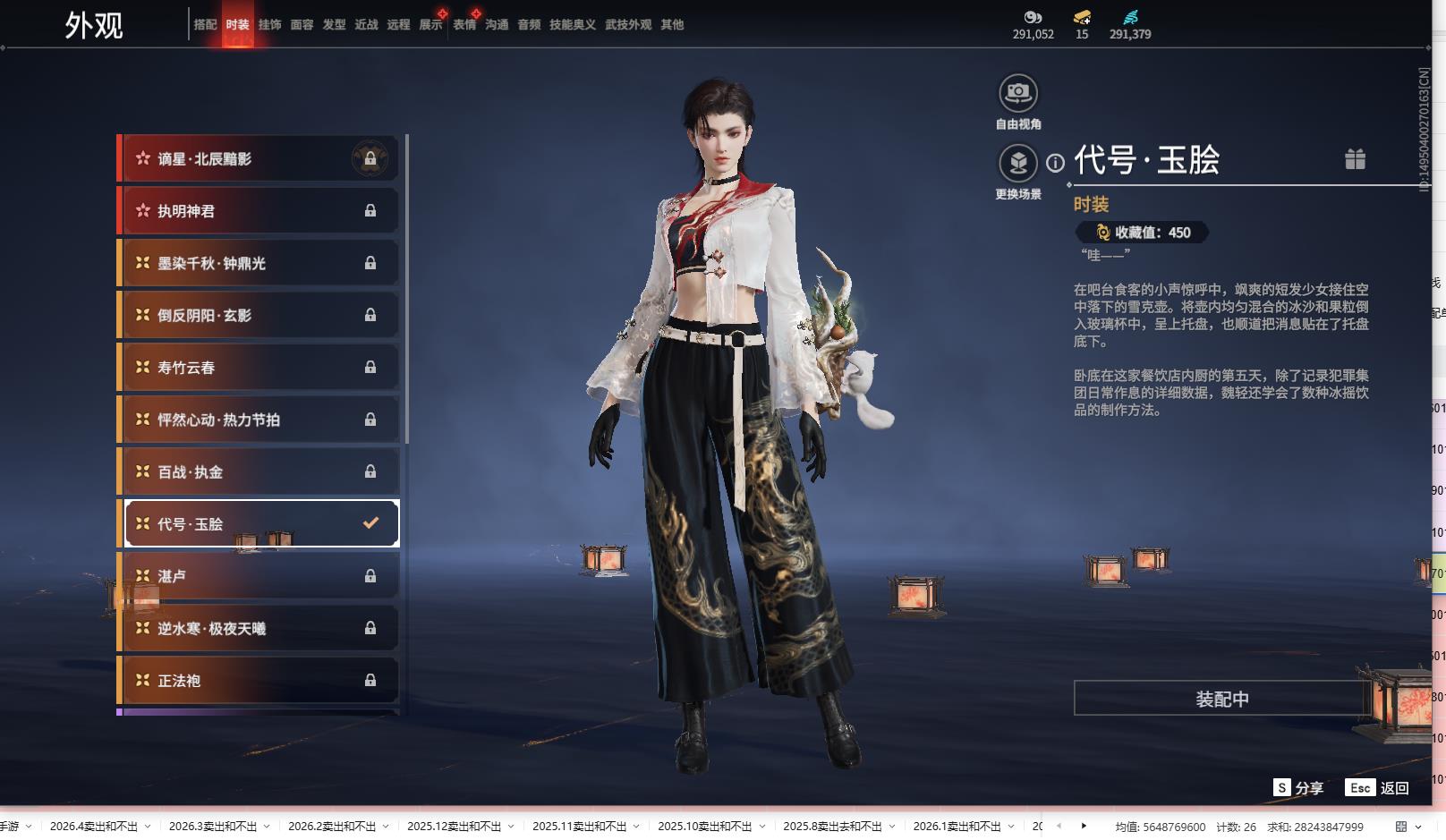The image size is (1446, 840).
Task: Switch to the 搭配 tab
Action: point(205,25)
